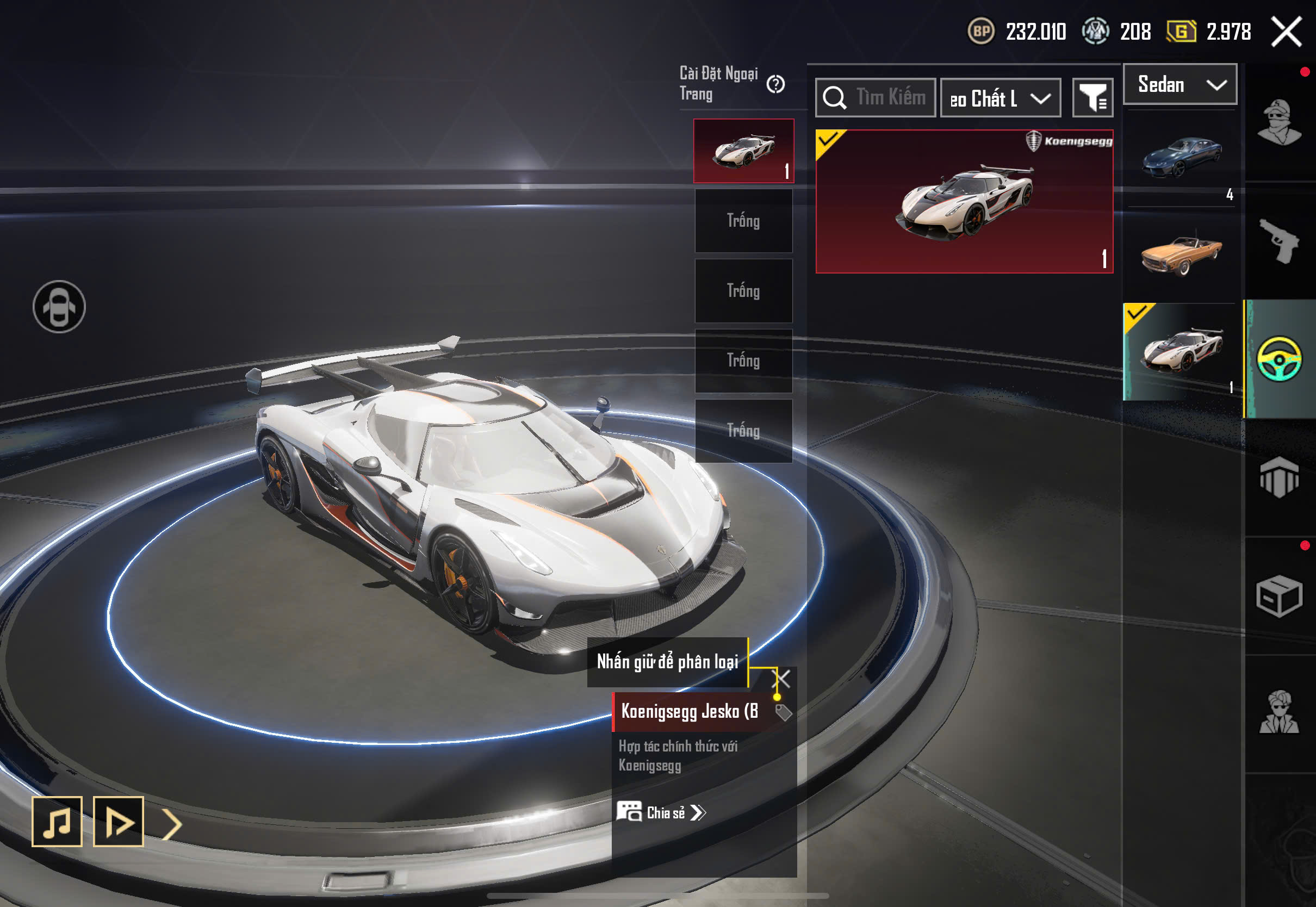
Task: Switch to the steering wheel vehicles tab
Action: pos(1278,359)
